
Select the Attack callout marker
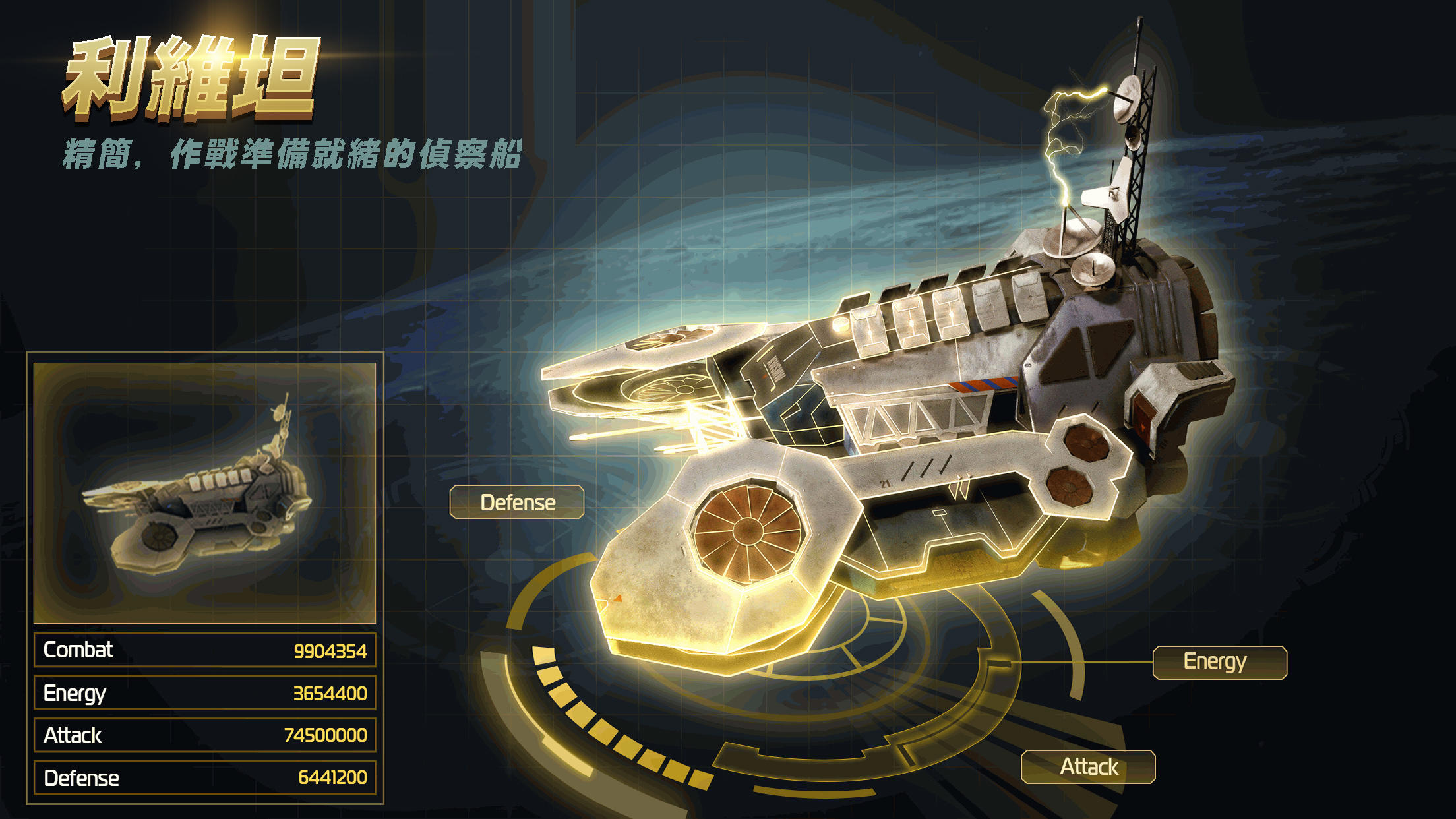[x=1088, y=766]
